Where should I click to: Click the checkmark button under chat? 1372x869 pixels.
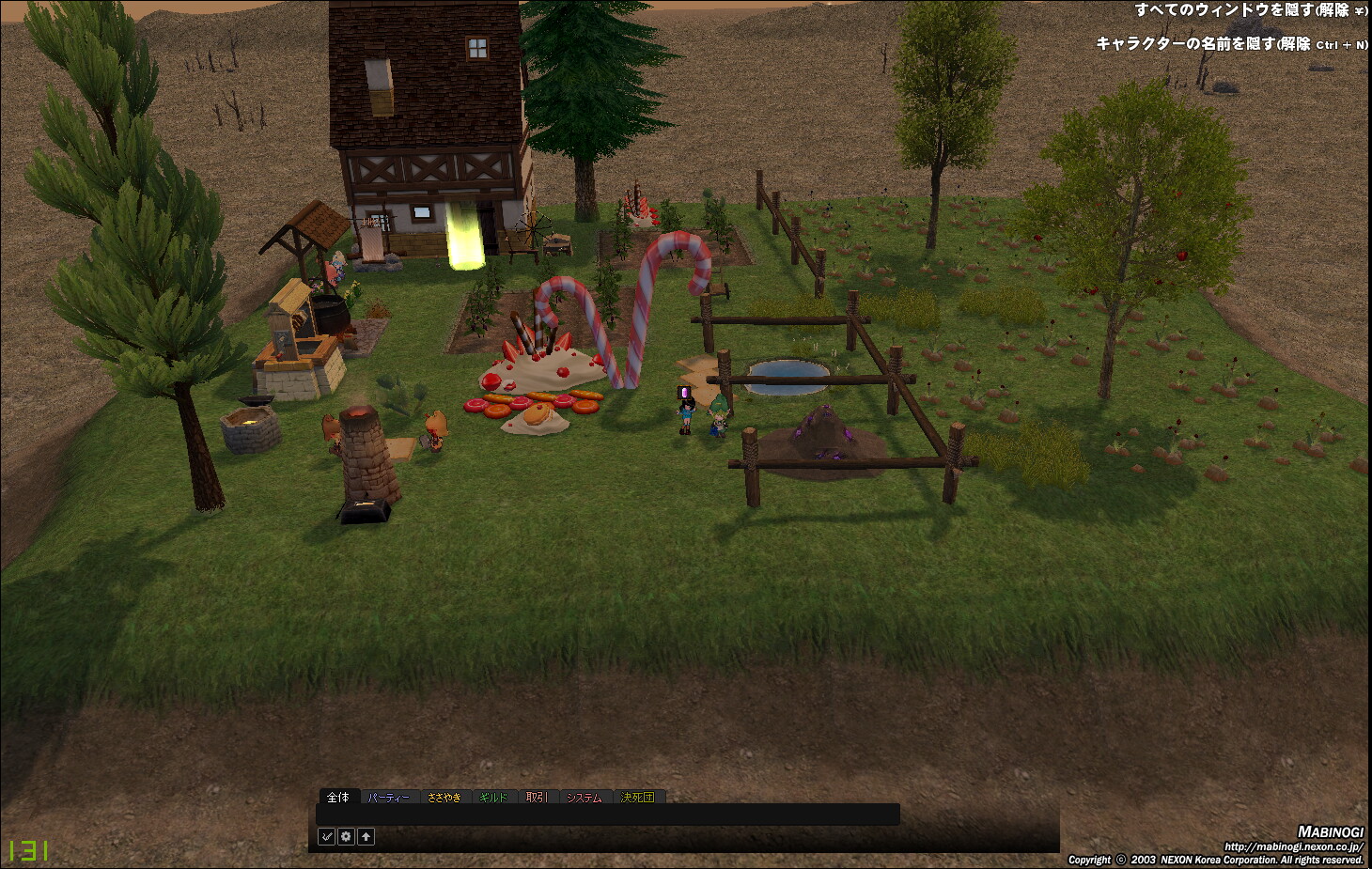[327, 836]
